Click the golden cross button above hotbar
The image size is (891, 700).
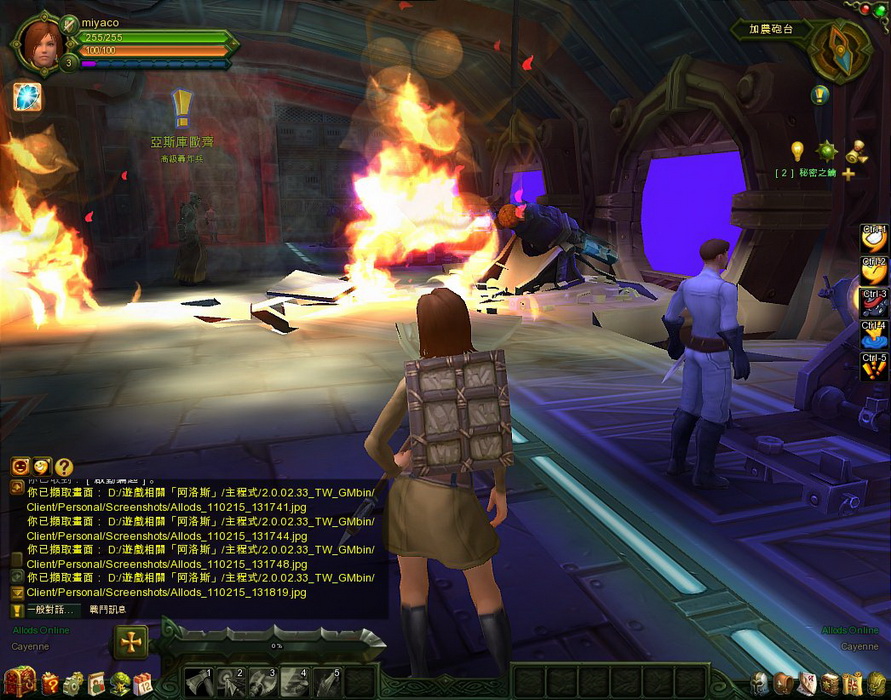[x=131, y=642]
